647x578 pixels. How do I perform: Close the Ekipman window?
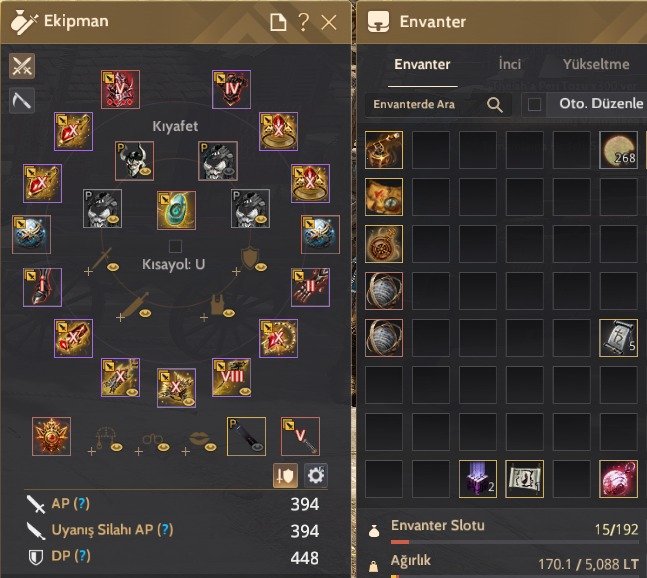point(329,21)
